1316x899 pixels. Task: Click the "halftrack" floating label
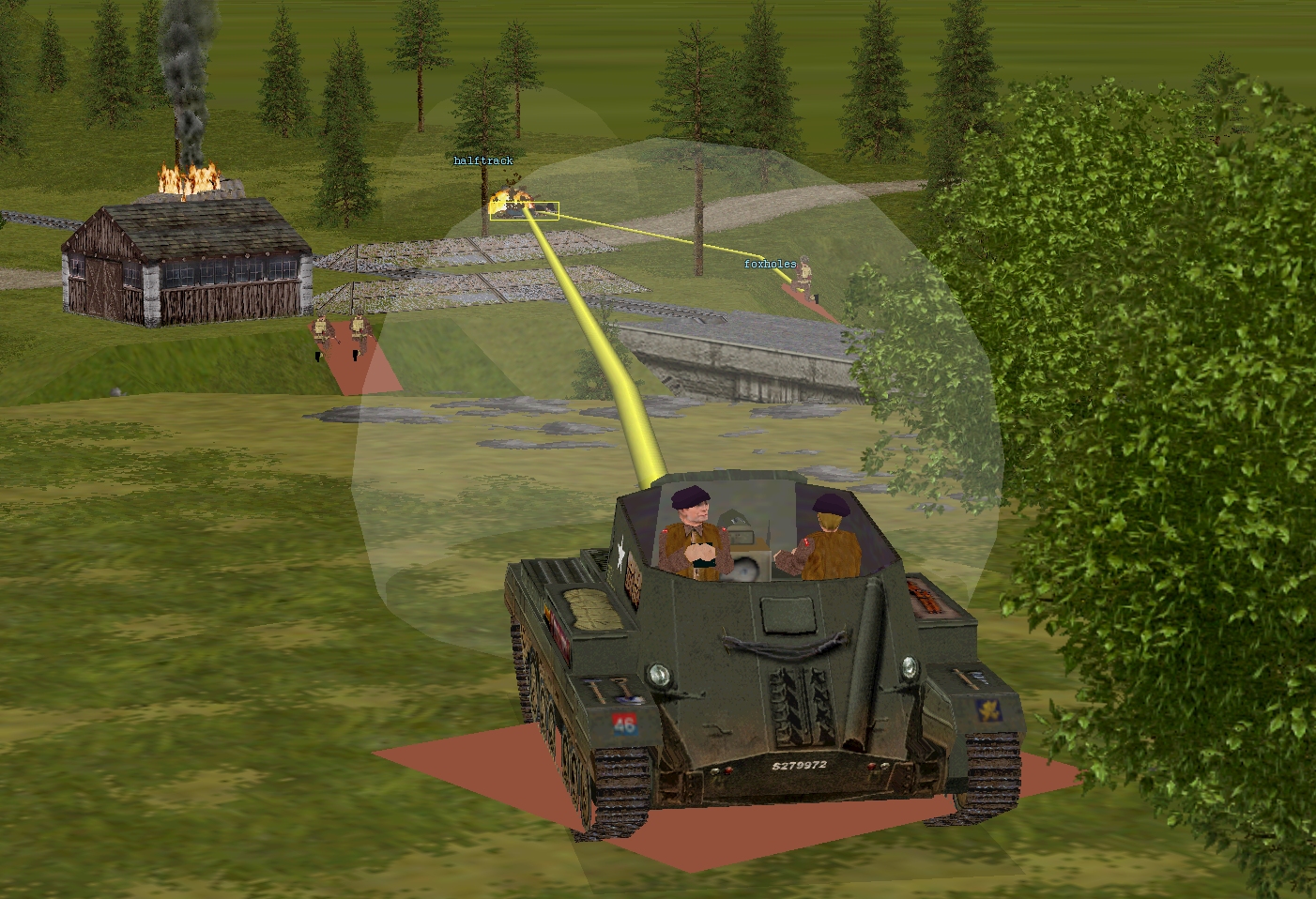click(x=483, y=161)
